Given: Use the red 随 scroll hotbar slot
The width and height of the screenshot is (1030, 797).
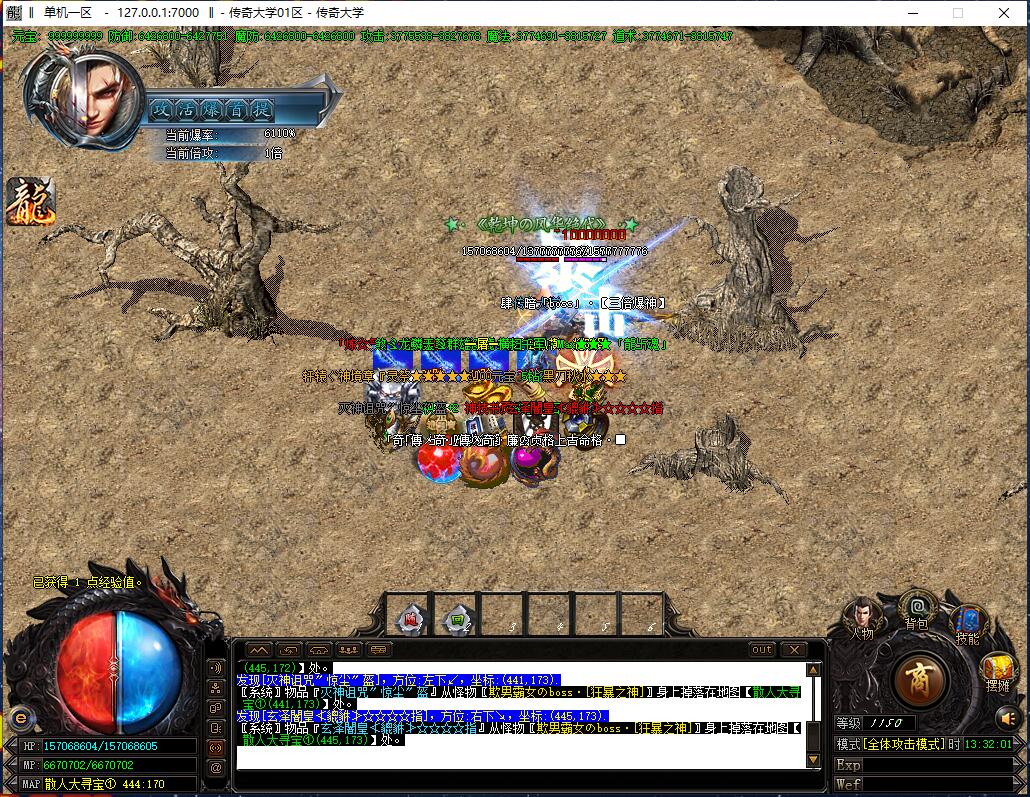Looking at the screenshot, I should [410, 617].
